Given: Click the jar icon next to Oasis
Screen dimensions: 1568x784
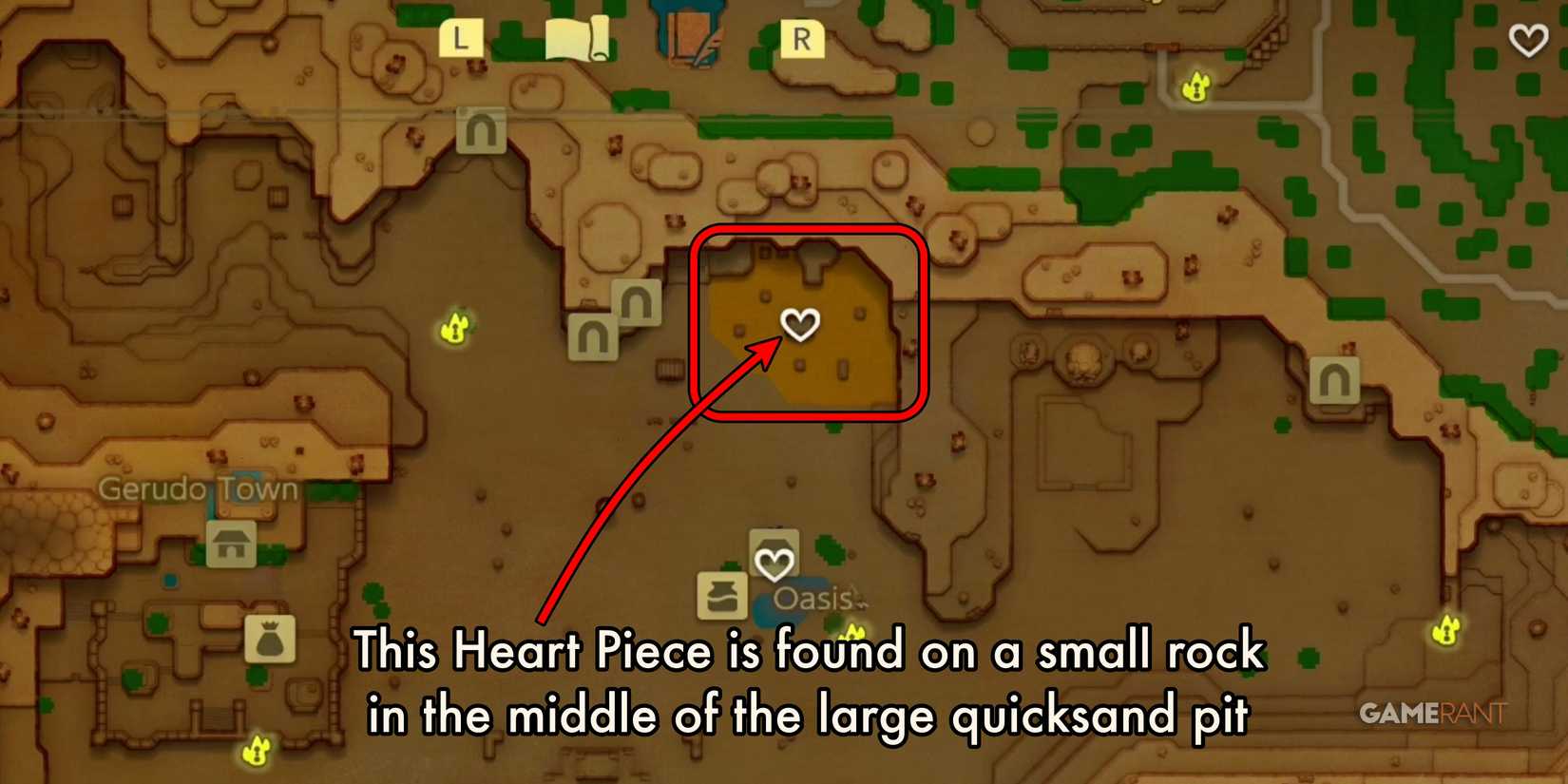Looking at the screenshot, I should (x=720, y=593).
